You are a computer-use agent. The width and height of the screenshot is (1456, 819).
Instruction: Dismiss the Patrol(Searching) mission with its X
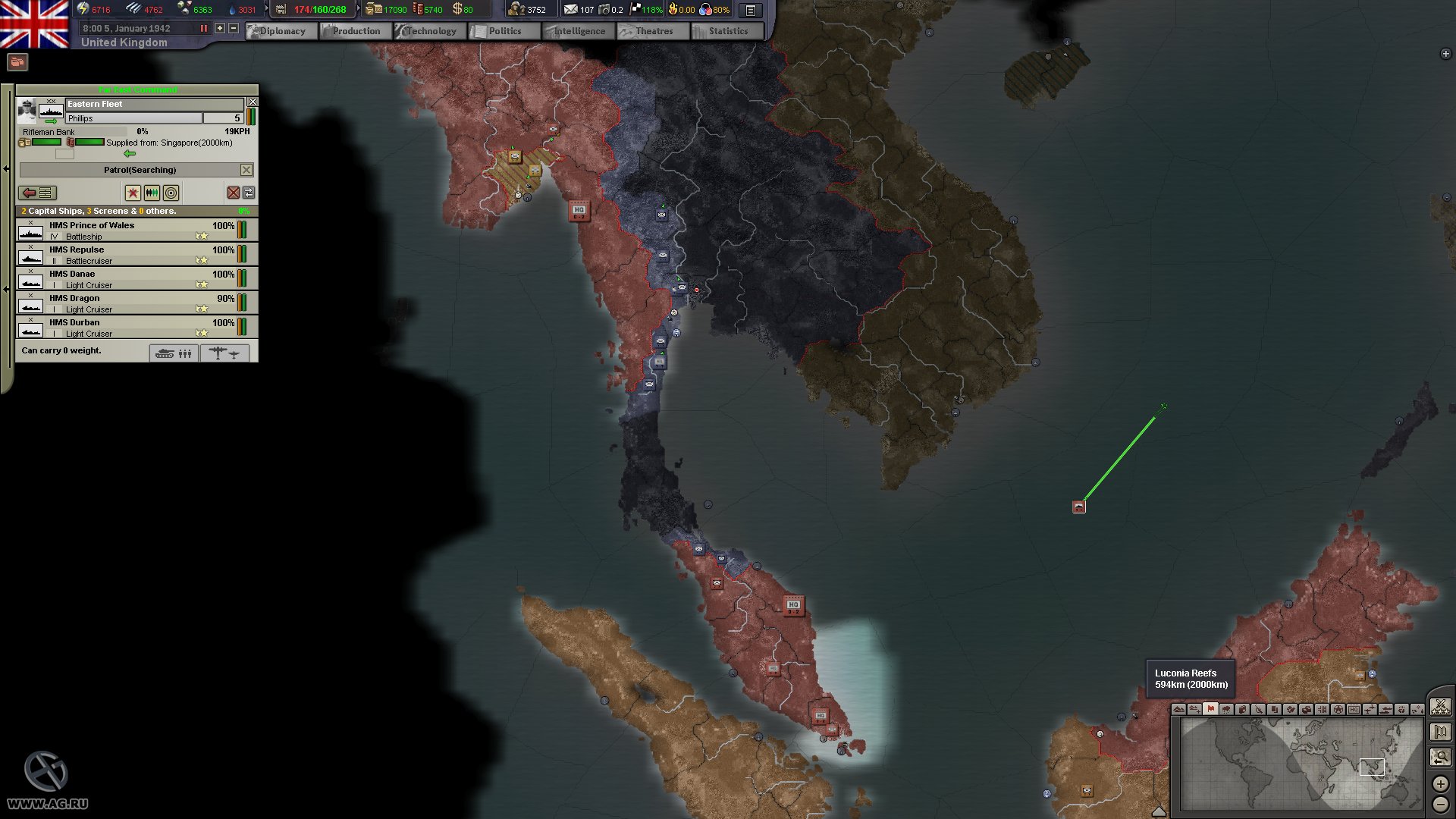point(246,169)
